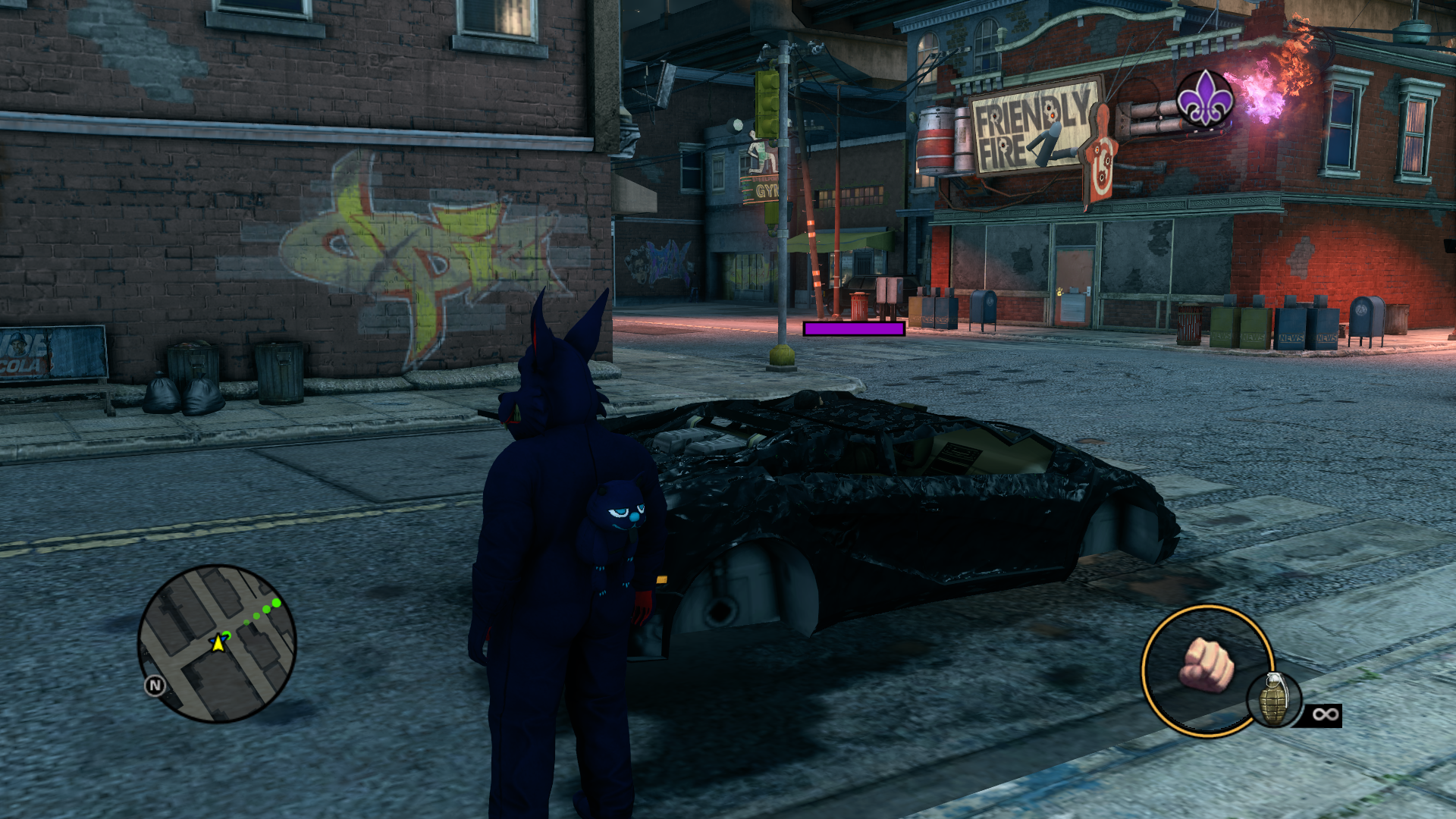Viewport: 1456px width, 819px height.
Task: Choose the grenade icon
Action: [1274, 701]
